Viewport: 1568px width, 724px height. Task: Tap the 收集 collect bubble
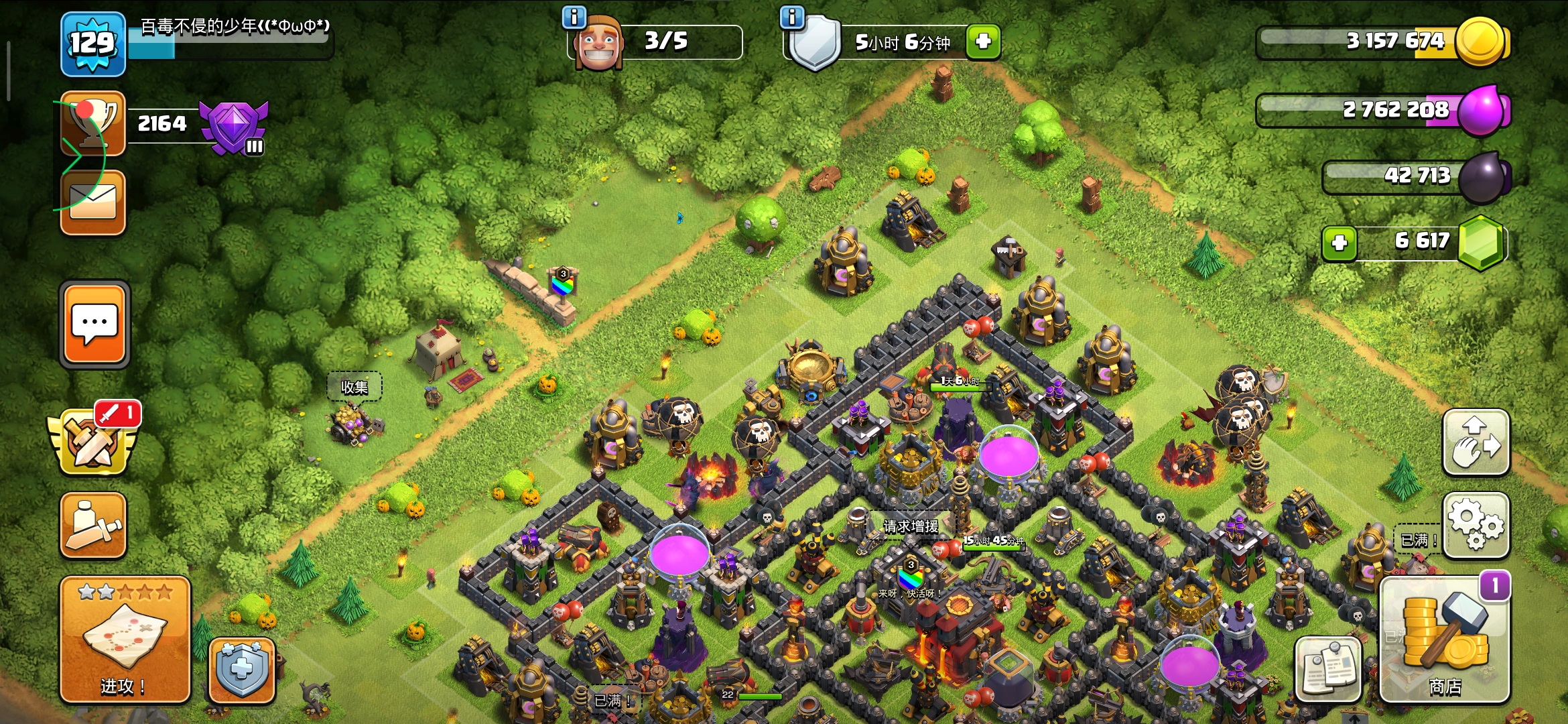354,387
